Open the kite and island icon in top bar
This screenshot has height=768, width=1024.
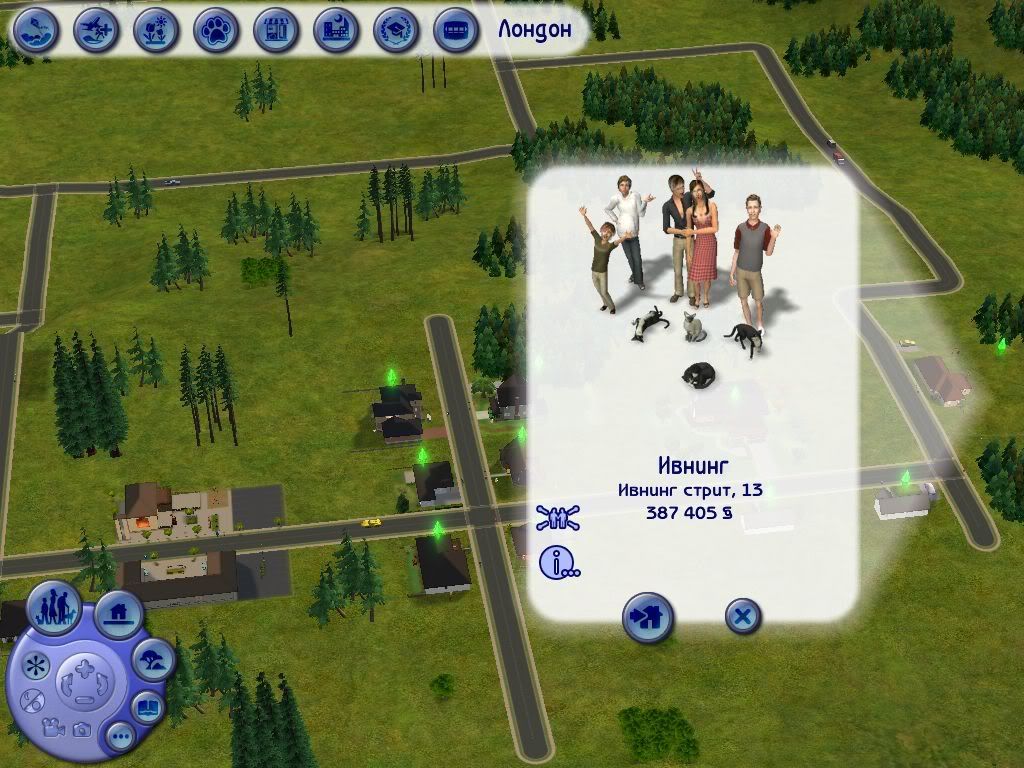(36, 29)
